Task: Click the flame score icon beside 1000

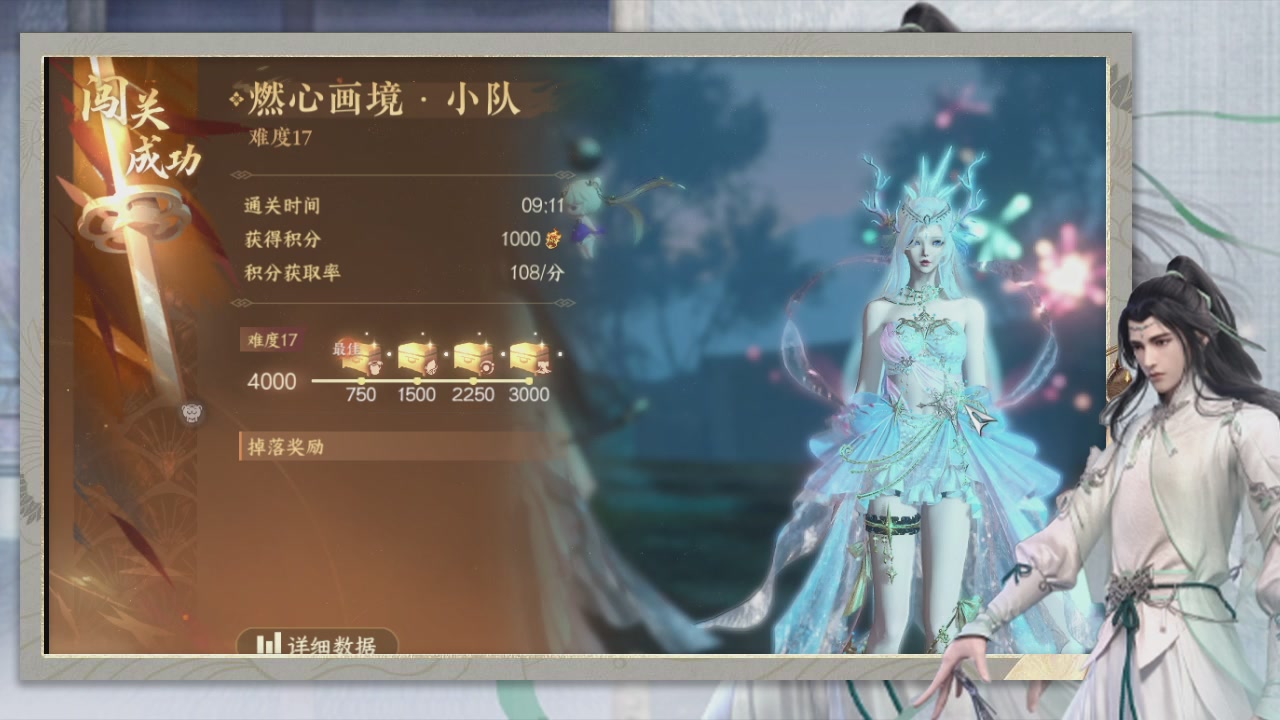Action: click(552, 240)
